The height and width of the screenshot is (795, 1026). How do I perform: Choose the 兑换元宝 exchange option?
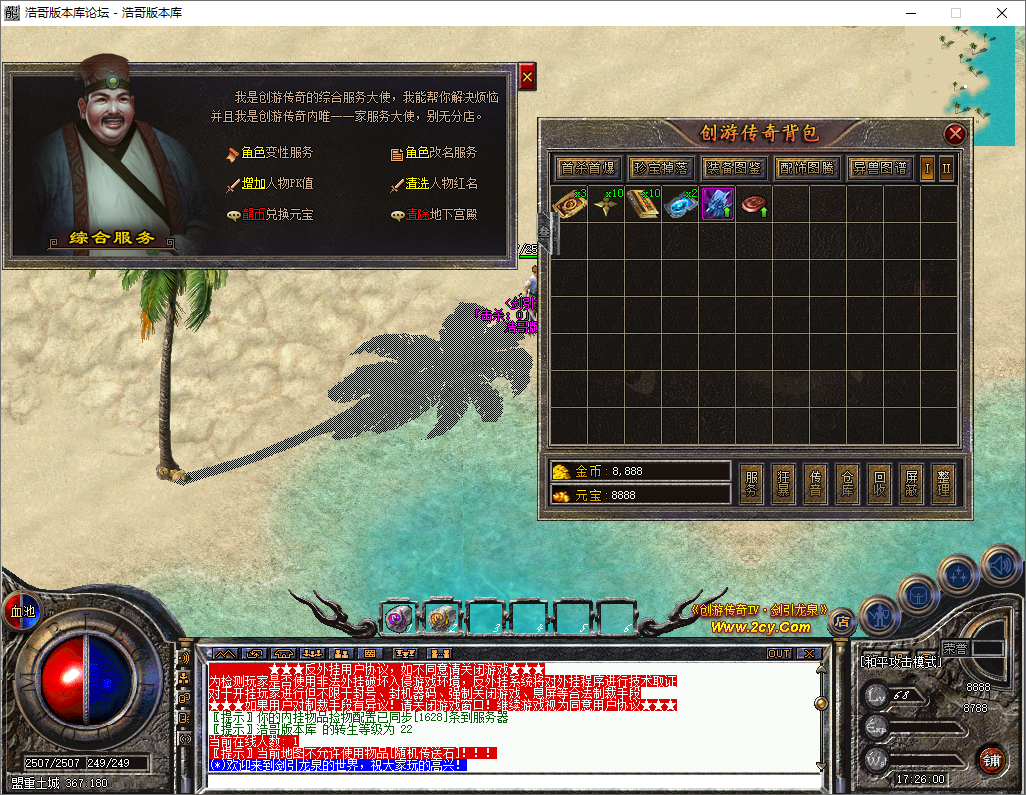(276, 215)
